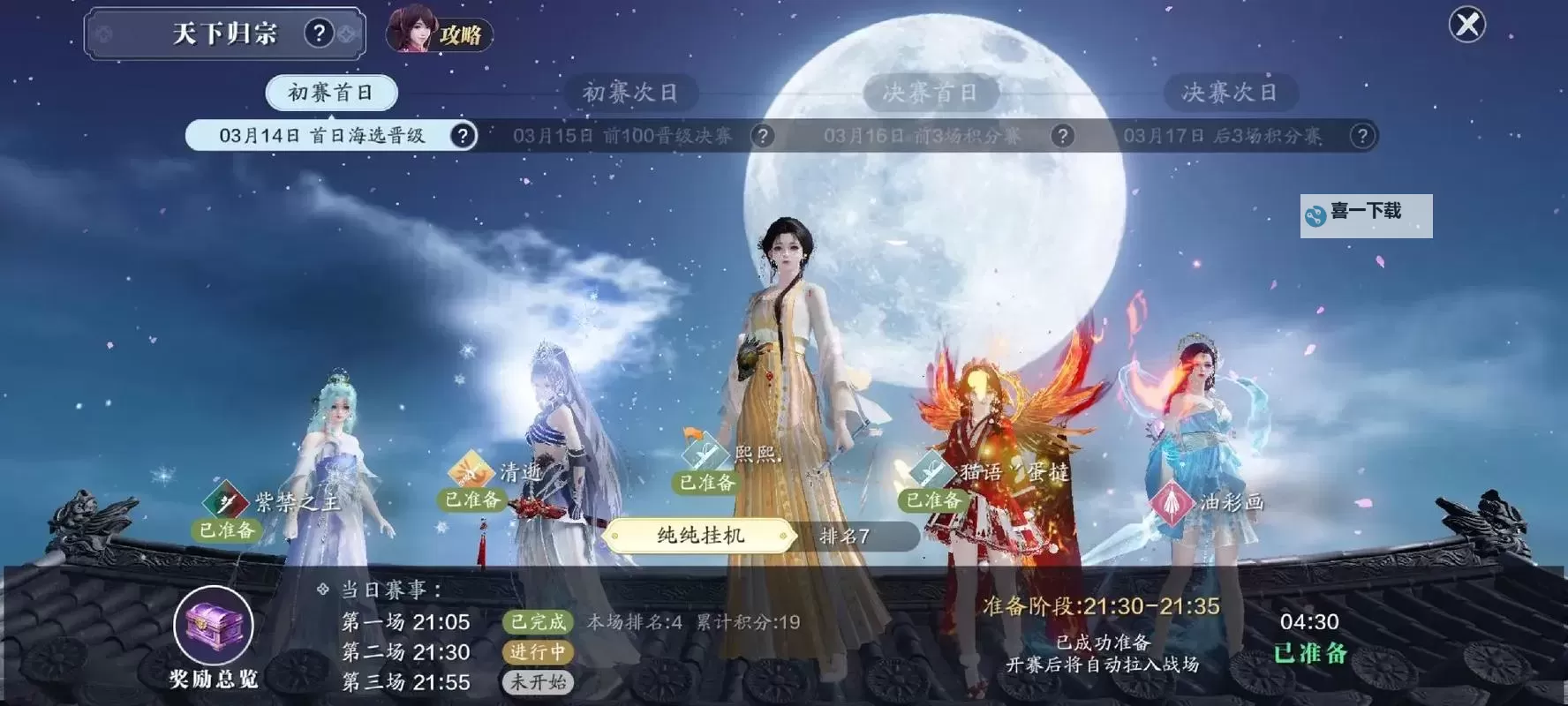The width and height of the screenshot is (1568, 706).
Task: Switch to the 初赛次日 tab
Action: (632, 92)
